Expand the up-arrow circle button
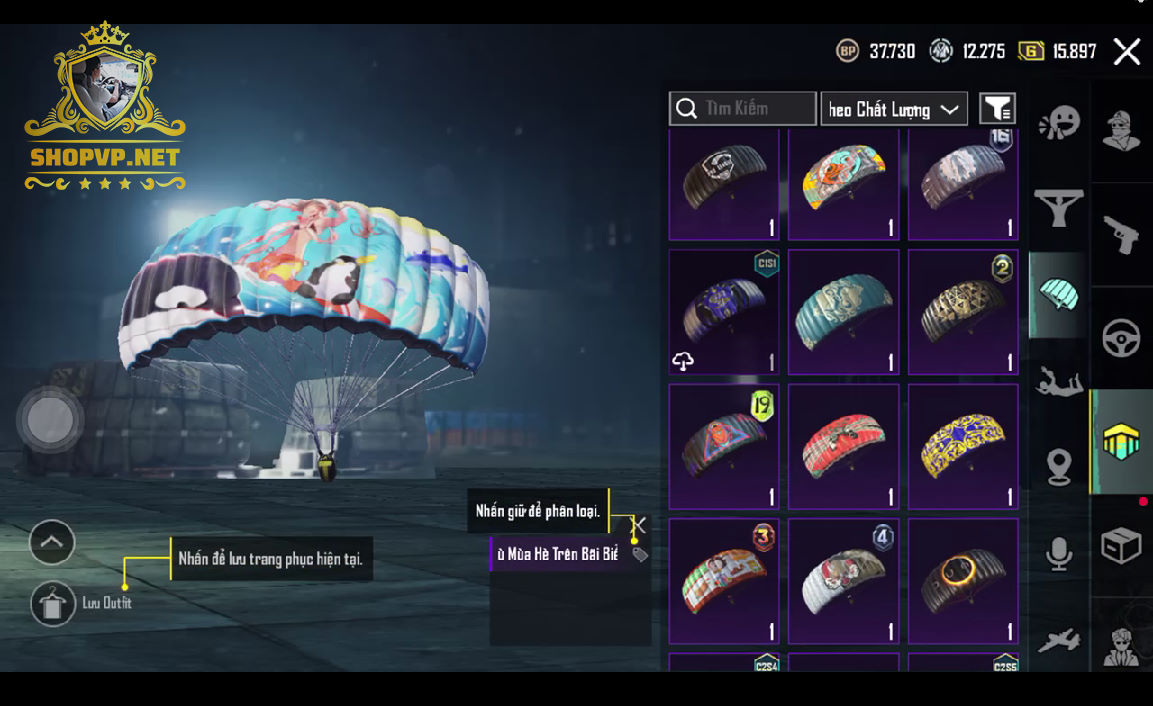1153x706 pixels. (52, 543)
